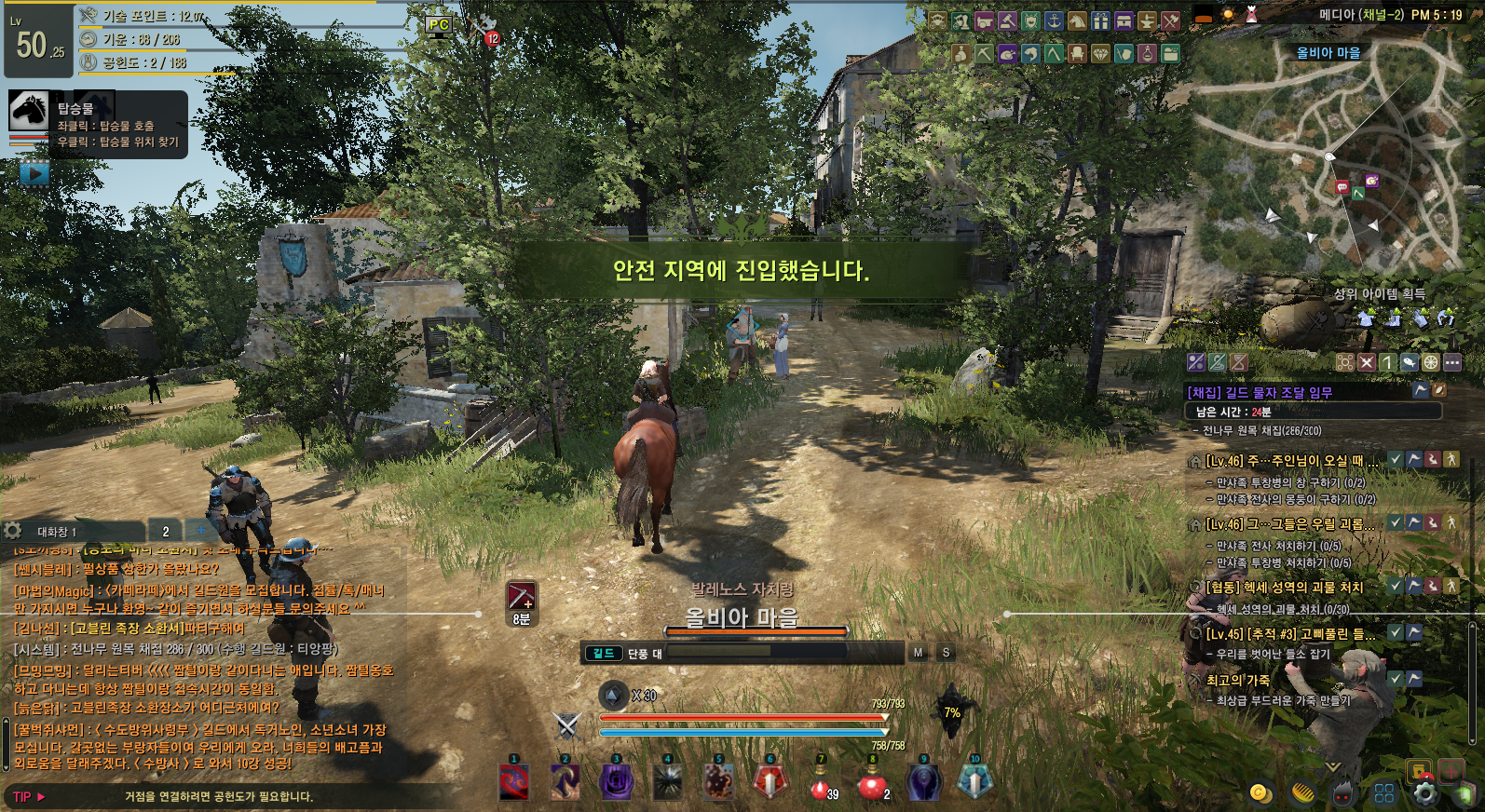Screen dimensions: 1485x812
Task: Click the gold ingot currency icon
Action: [1301, 792]
